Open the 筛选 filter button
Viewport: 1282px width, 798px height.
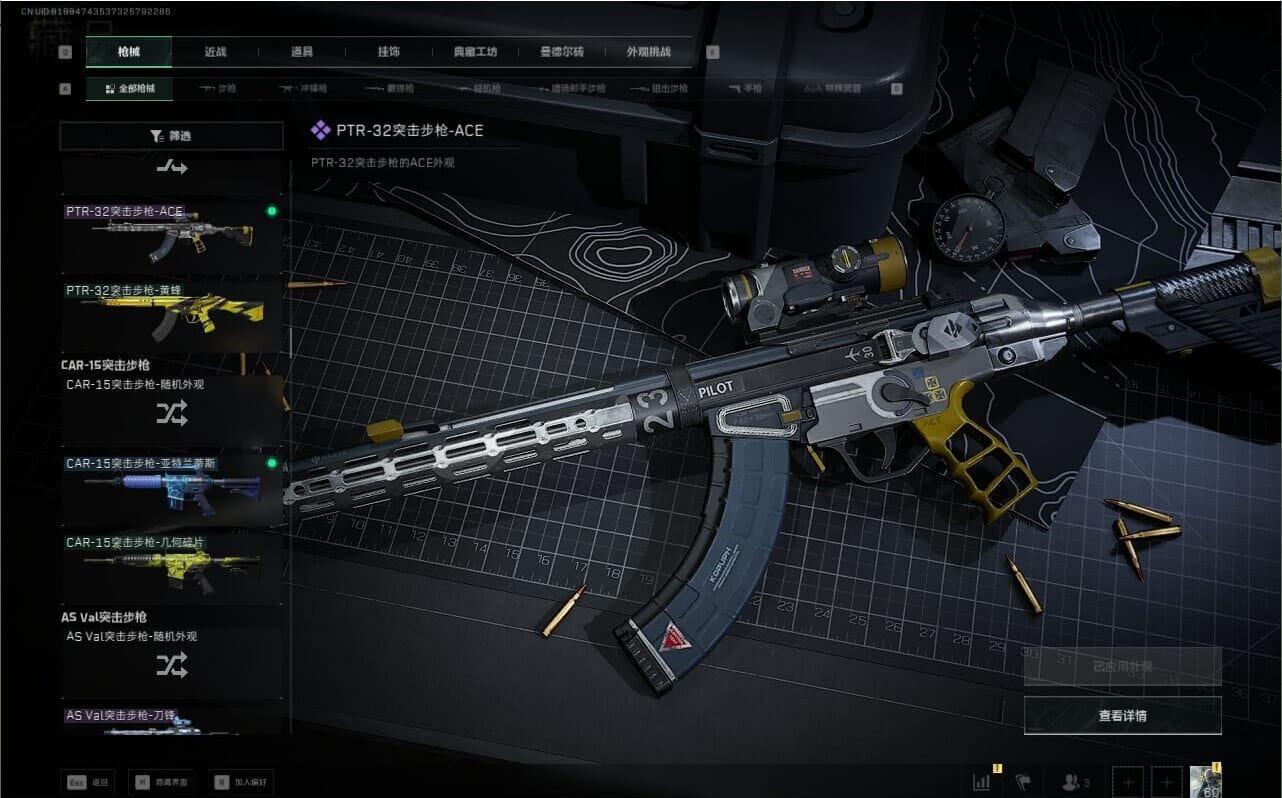pyautogui.click(x=171, y=136)
